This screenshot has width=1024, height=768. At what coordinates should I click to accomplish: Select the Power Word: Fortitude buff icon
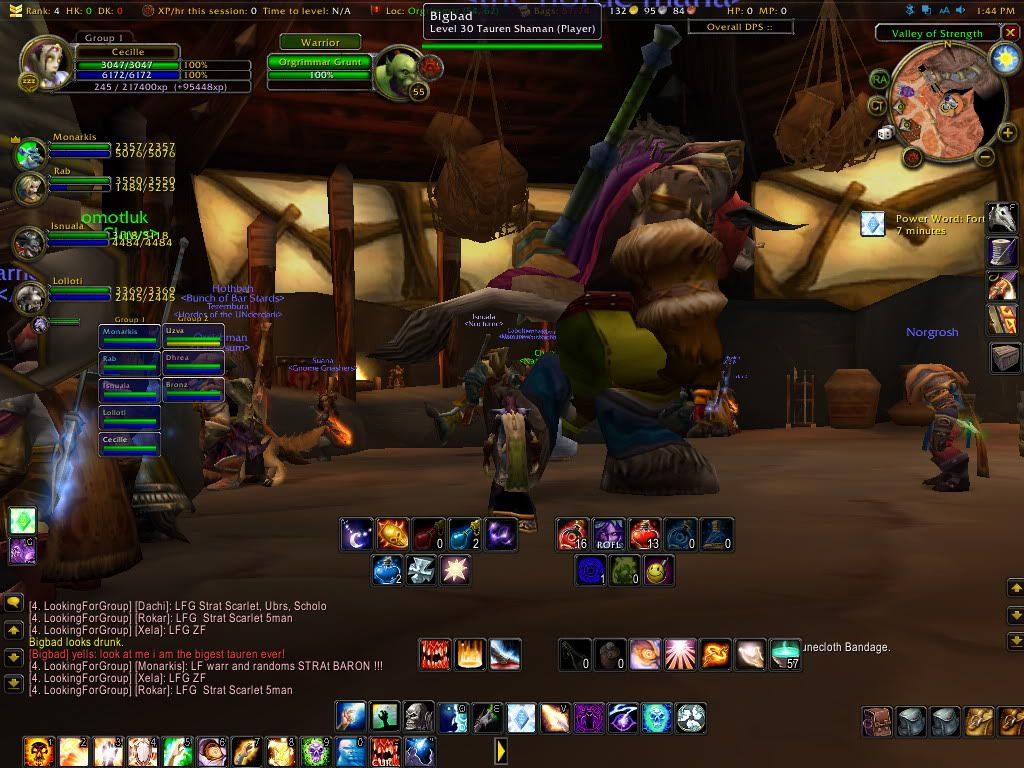click(x=873, y=224)
